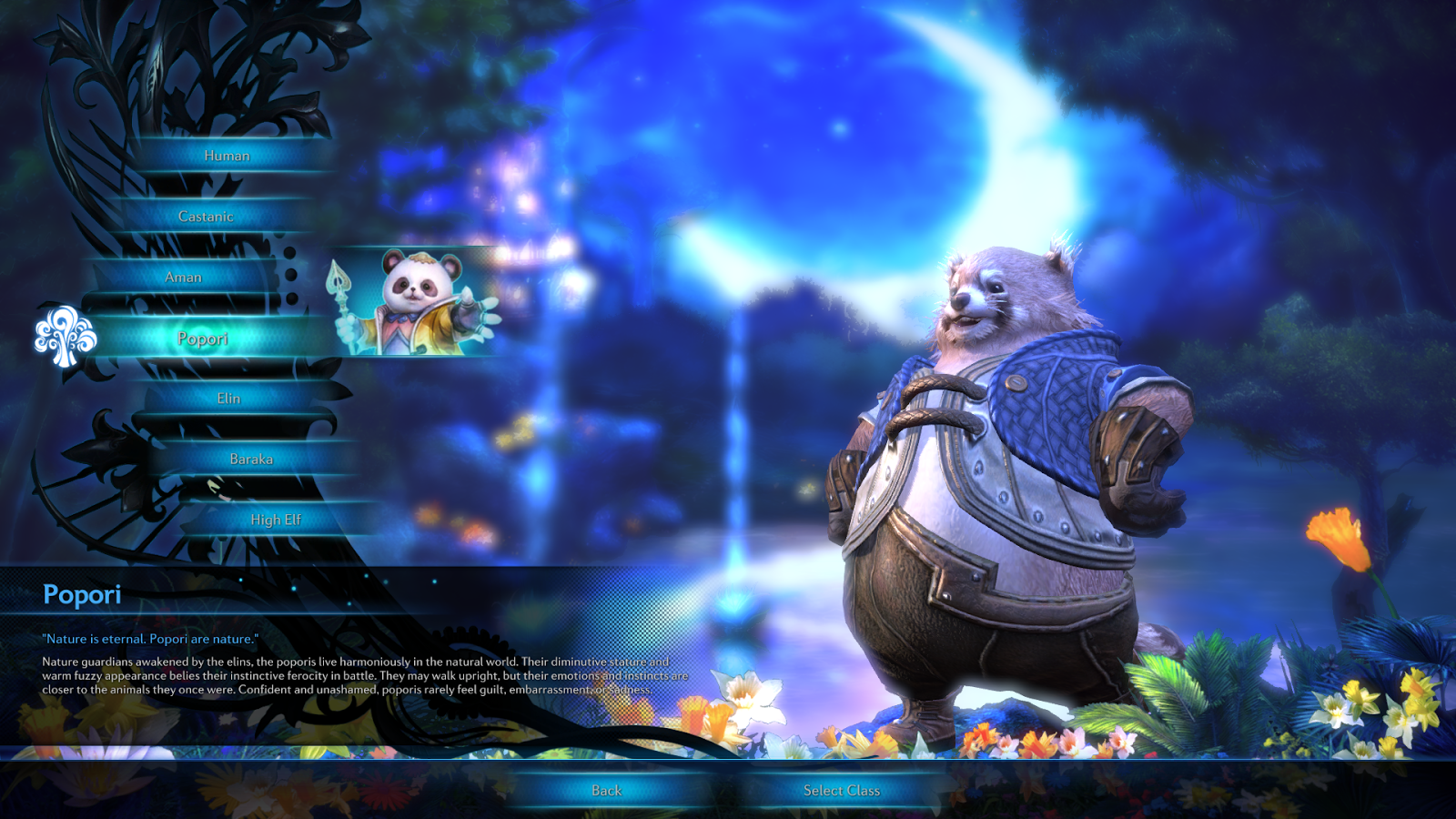
Task: Select the Elin race
Action: [230, 398]
